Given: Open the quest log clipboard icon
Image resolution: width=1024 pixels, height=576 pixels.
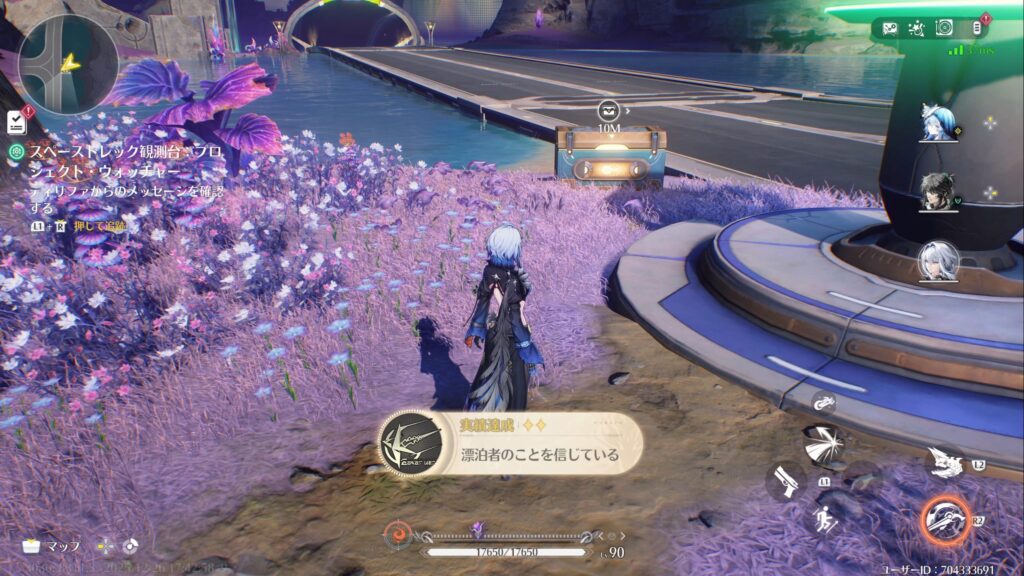Looking at the screenshot, I should (x=17, y=121).
